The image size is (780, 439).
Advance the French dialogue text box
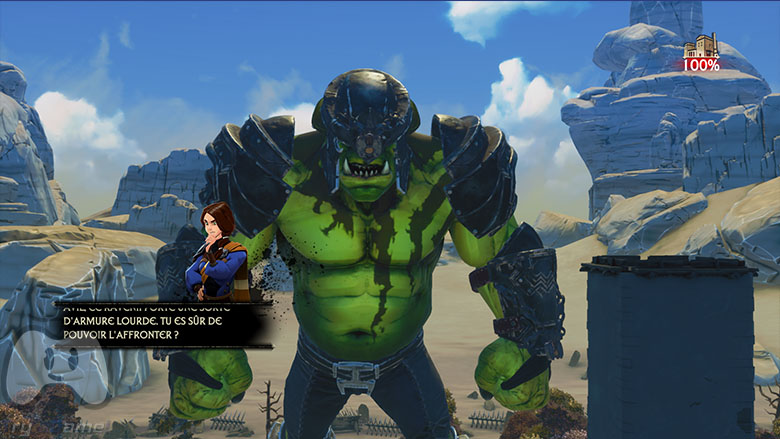160,323
